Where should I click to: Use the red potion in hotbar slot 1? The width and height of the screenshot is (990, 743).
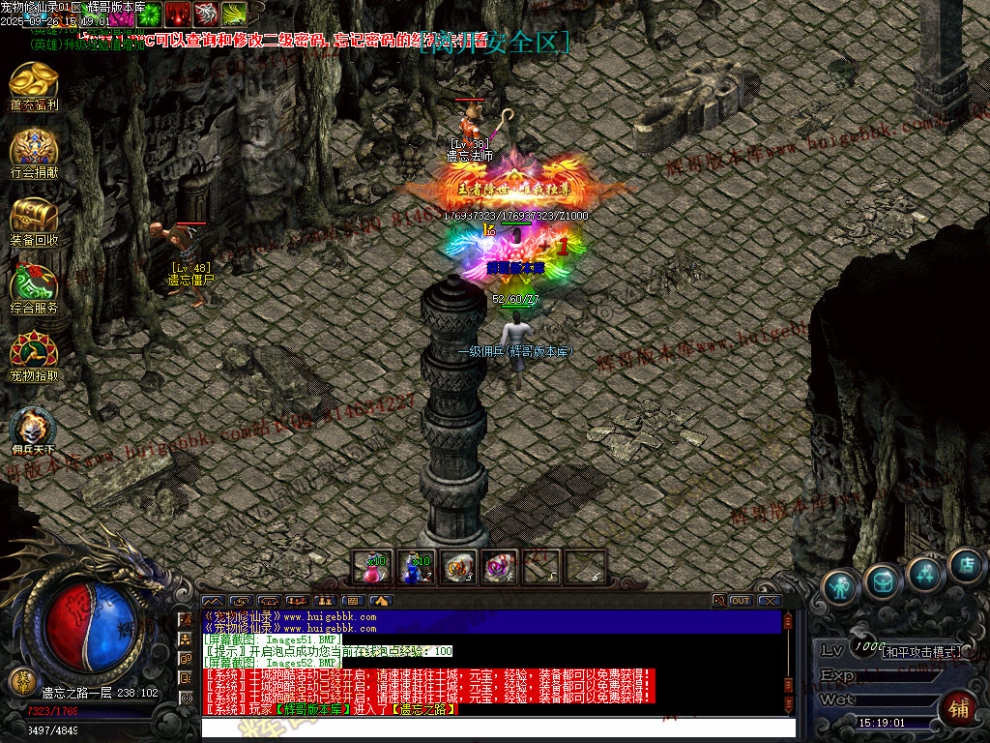[373, 567]
